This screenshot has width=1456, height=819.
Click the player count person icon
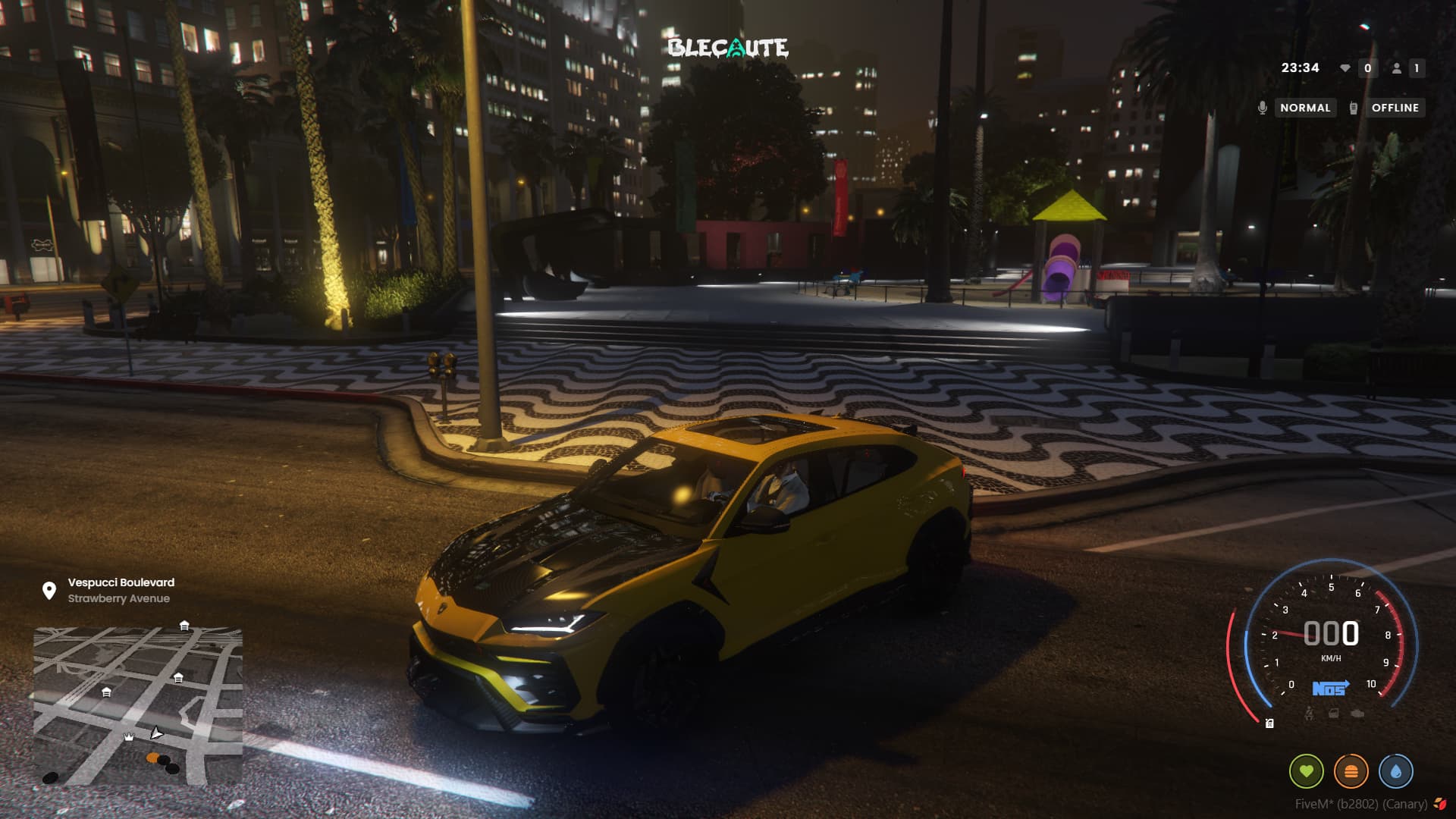[x=1396, y=68]
